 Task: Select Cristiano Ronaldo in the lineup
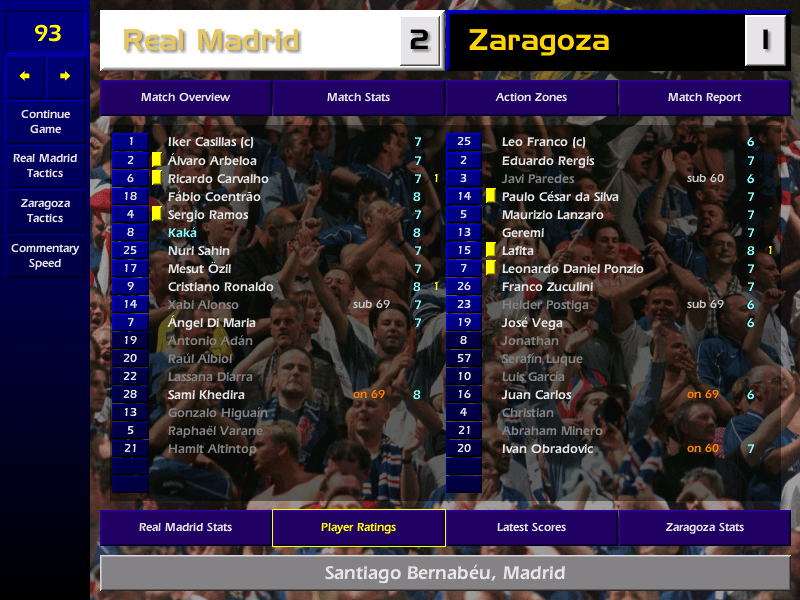pyautogui.click(x=221, y=287)
